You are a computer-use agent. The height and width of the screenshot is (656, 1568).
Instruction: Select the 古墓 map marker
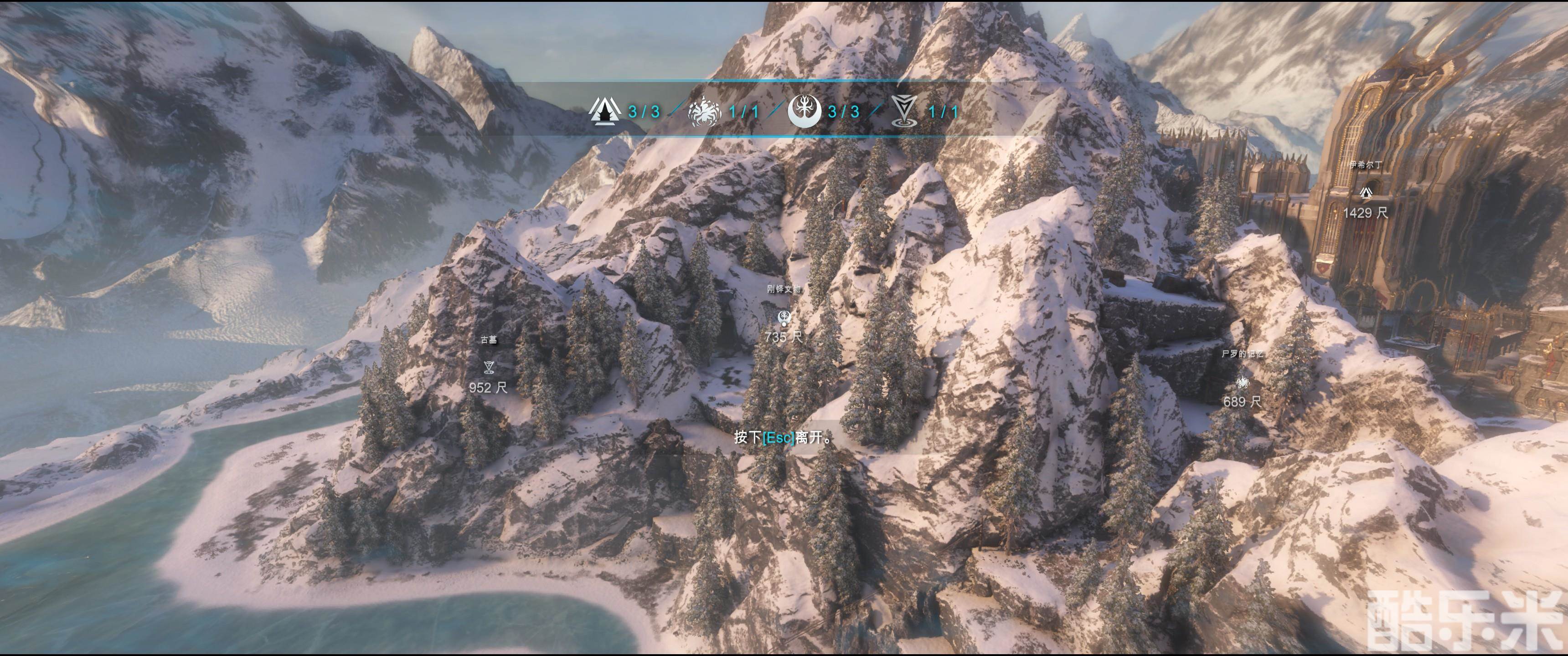click(488, 366)
